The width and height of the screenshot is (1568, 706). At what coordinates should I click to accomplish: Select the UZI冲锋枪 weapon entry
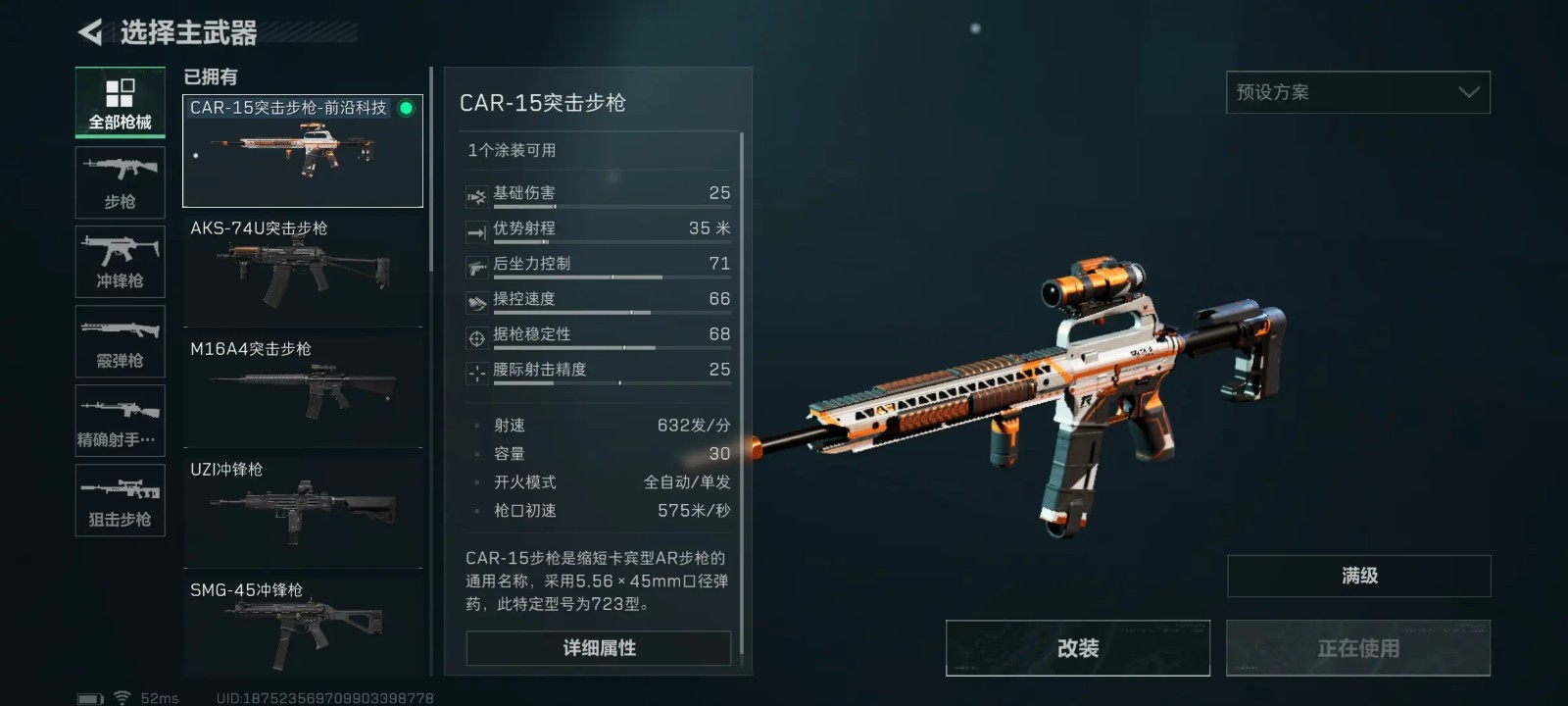[302, 510]
